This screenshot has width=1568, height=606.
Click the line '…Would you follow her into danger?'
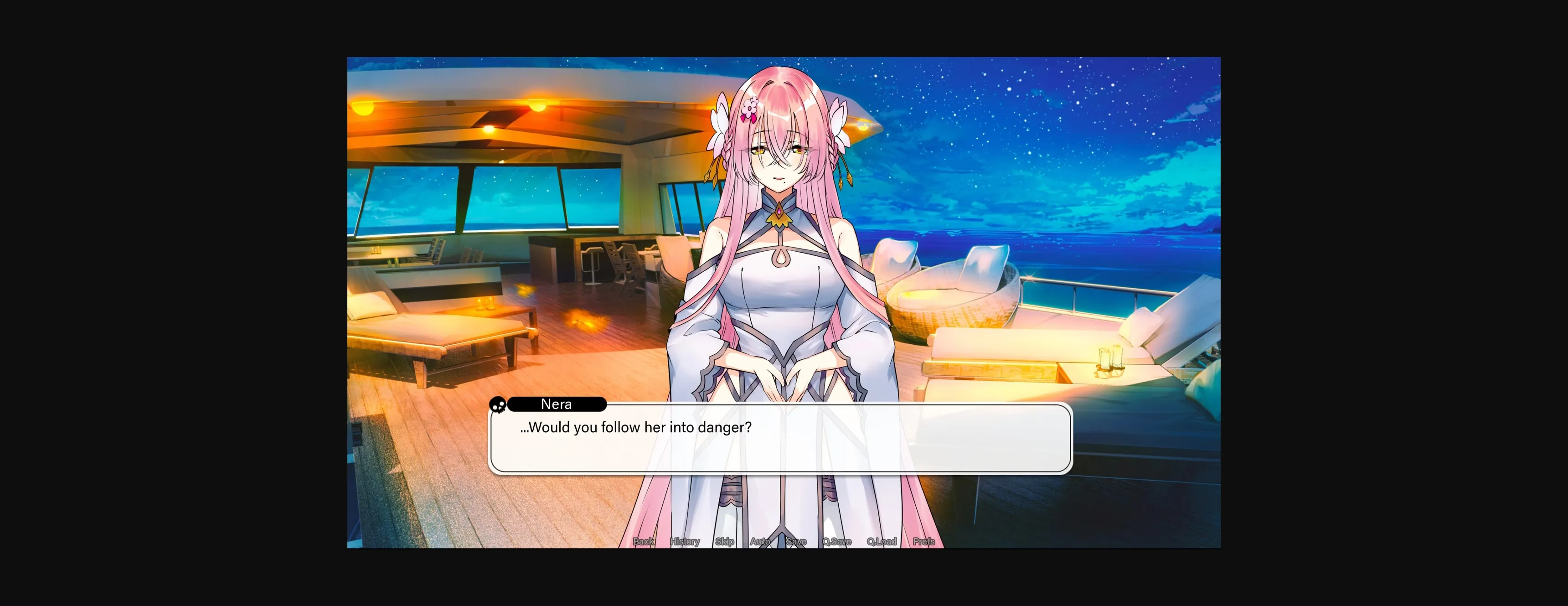pyautogui.click(x=637, y=427)
